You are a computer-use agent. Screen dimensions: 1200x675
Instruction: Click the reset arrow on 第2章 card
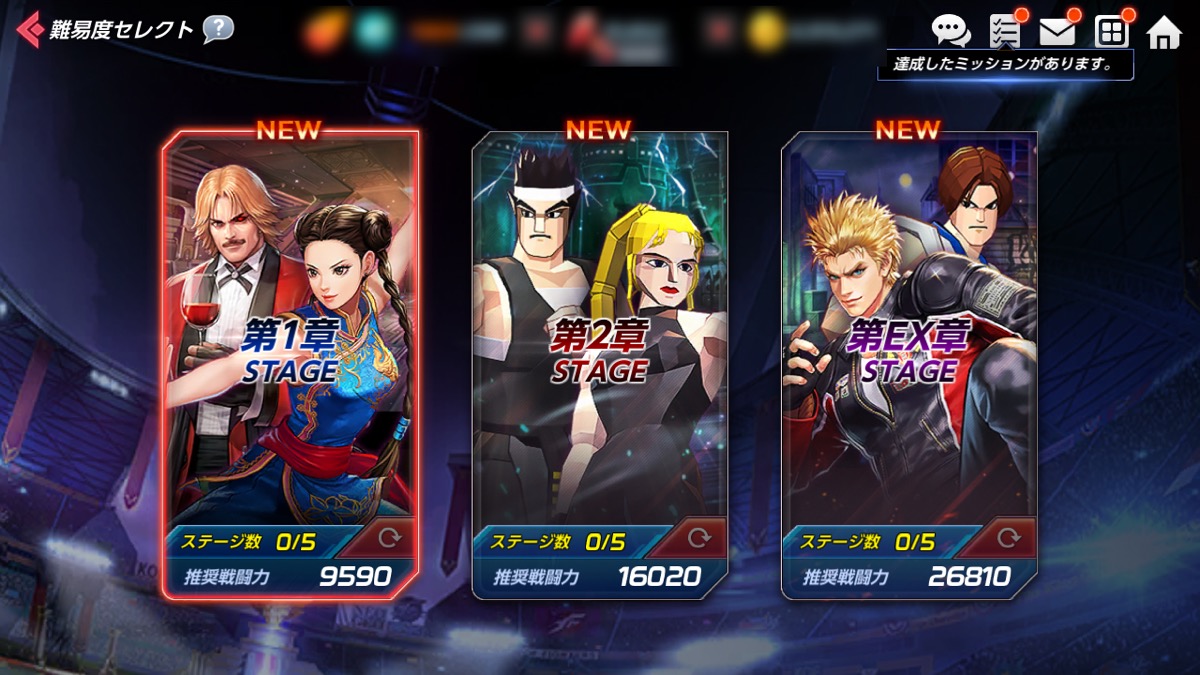point(700,539)
